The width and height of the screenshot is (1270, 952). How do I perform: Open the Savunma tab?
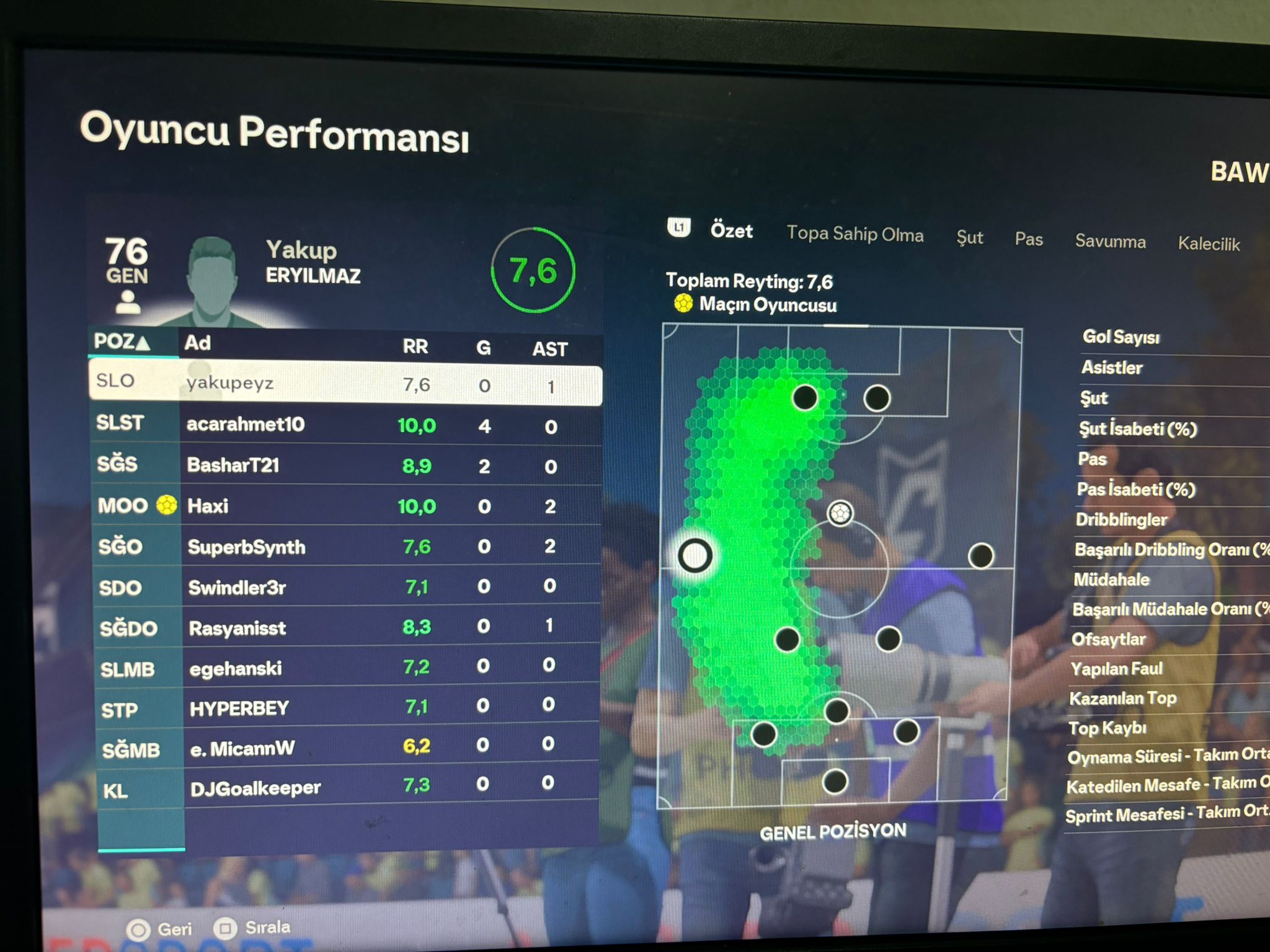coord(1110,241)
